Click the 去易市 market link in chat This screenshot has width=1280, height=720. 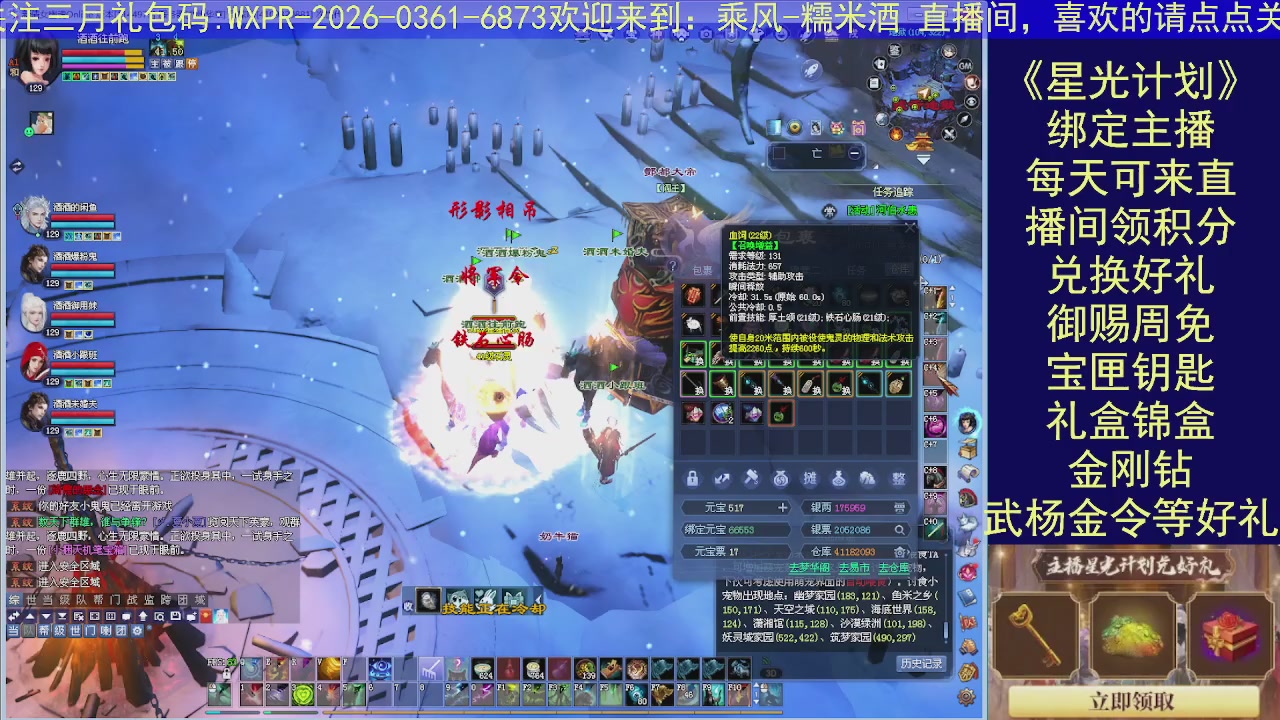click(x=855, y=568)
